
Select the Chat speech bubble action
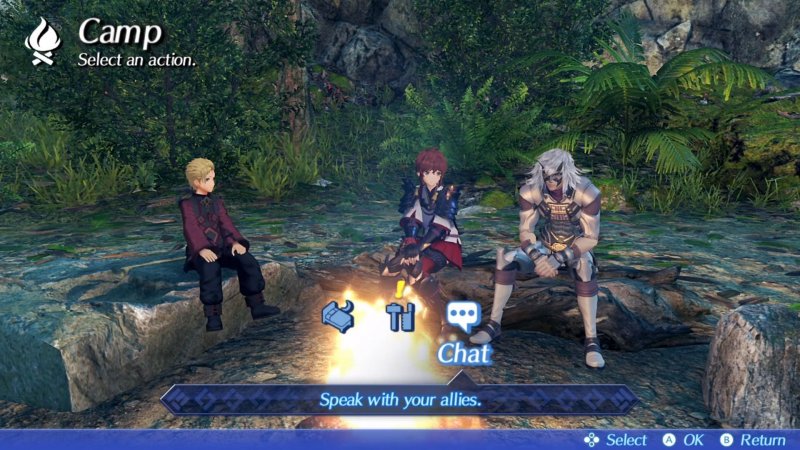coord(463,316)
